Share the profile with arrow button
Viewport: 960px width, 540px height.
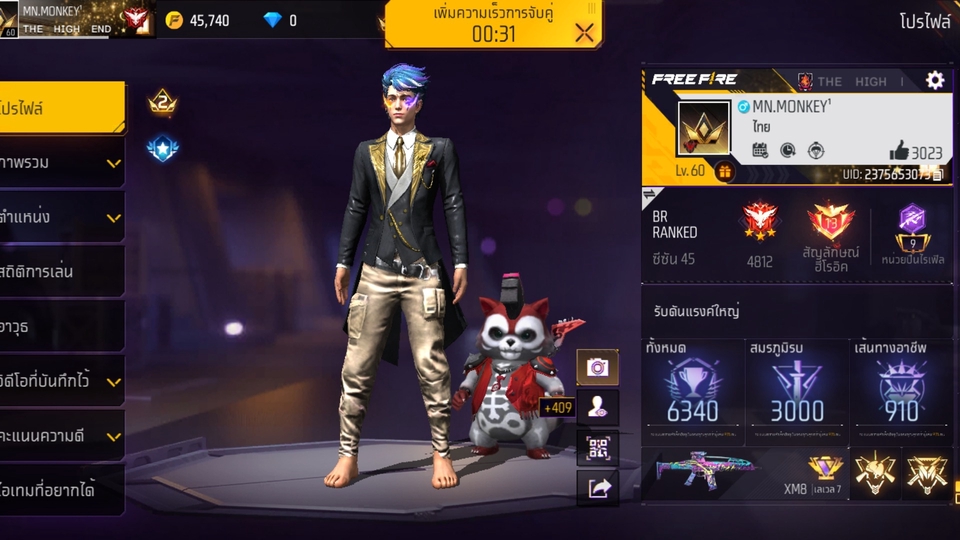click(598, 488)
